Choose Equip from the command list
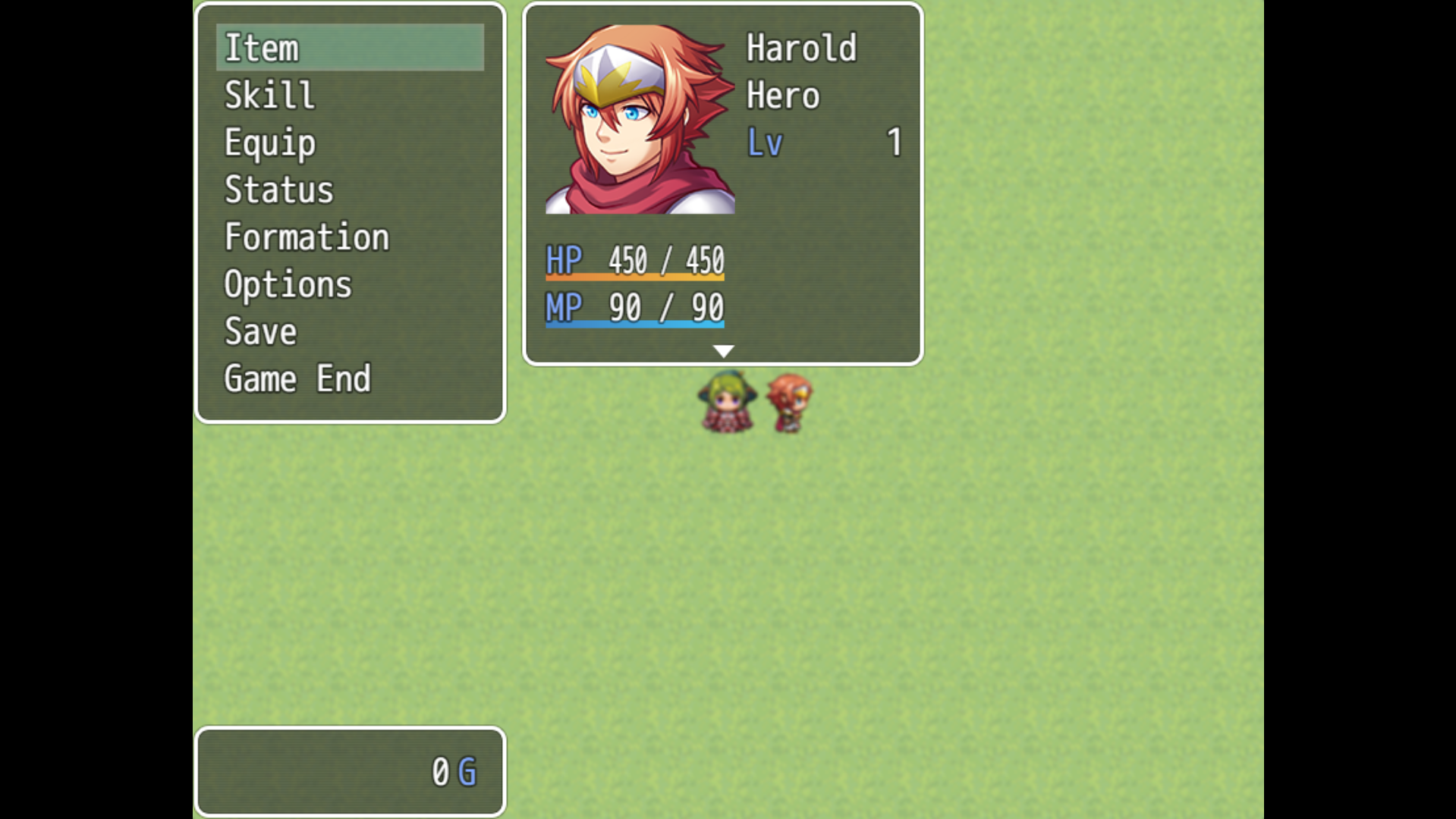 [x=269, y=142]
